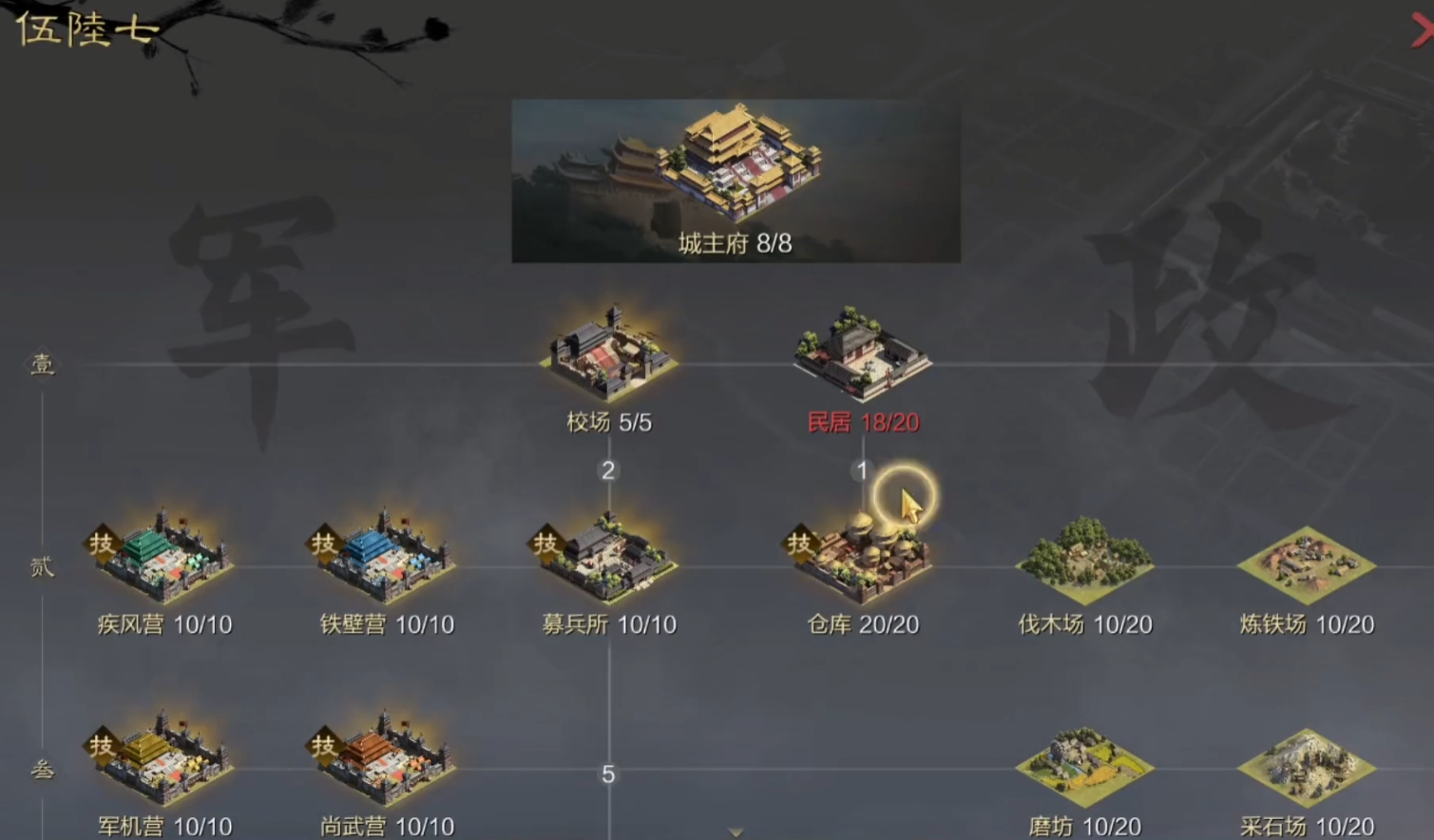Screen dimensions: 1434x840
Task: Open the 采石场 quarry
Action: coord(1307,765)
